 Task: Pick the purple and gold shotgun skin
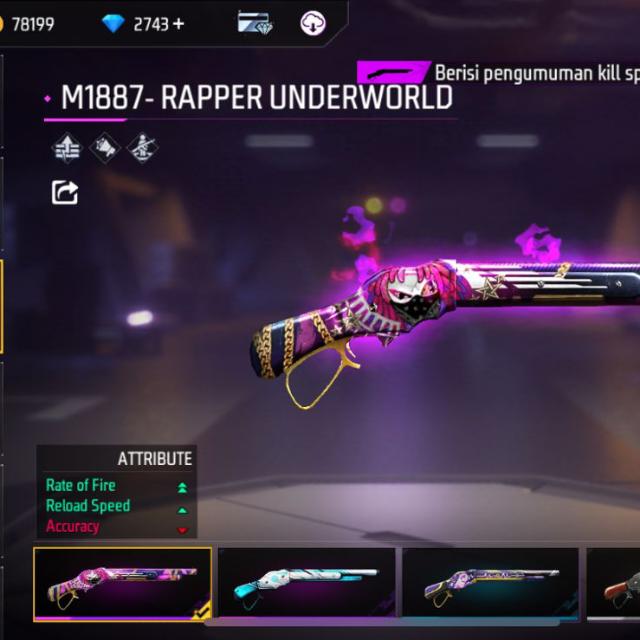click(x=490, y=583)
